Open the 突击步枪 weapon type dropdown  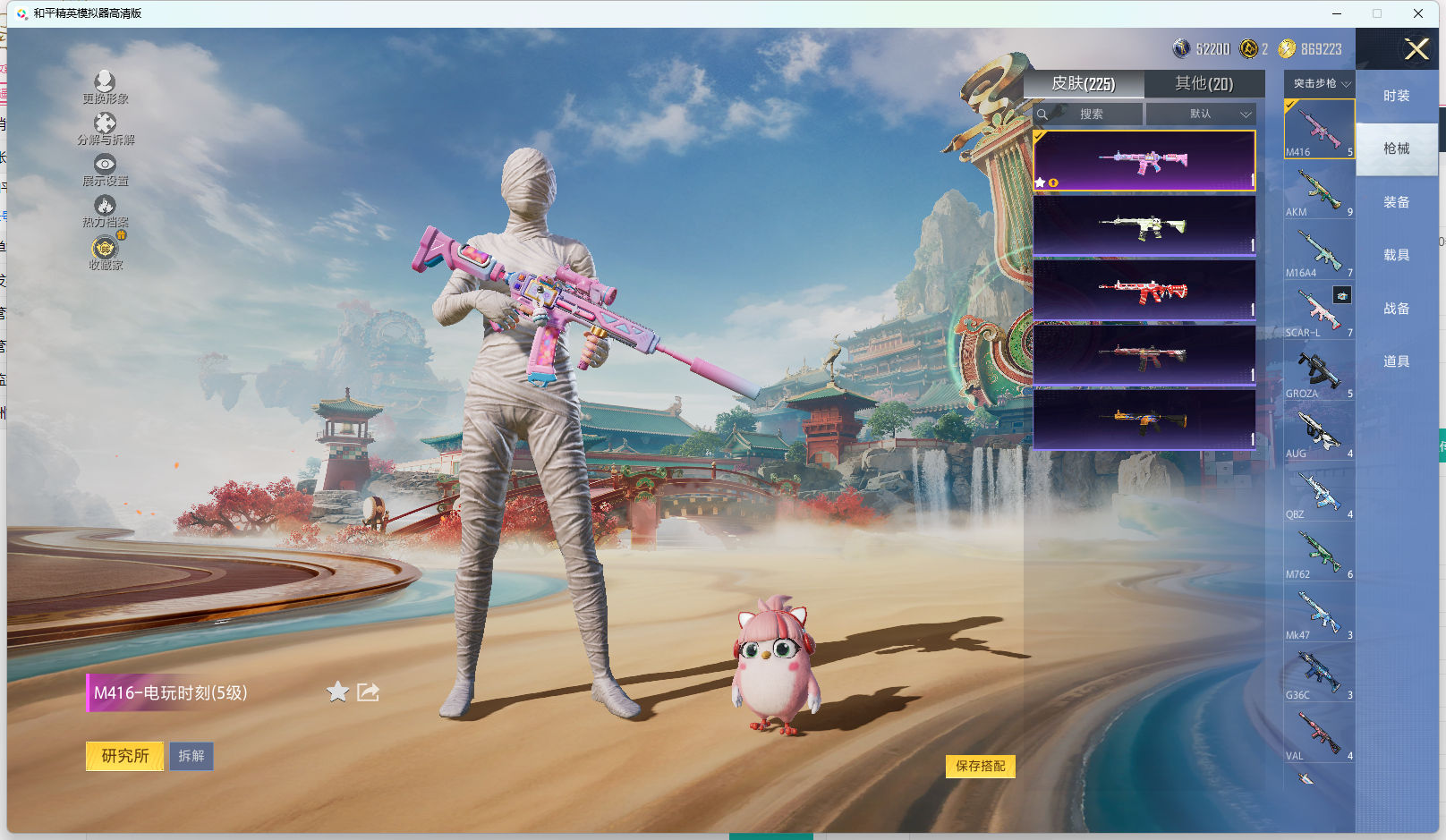click(x=1320, y=84)
